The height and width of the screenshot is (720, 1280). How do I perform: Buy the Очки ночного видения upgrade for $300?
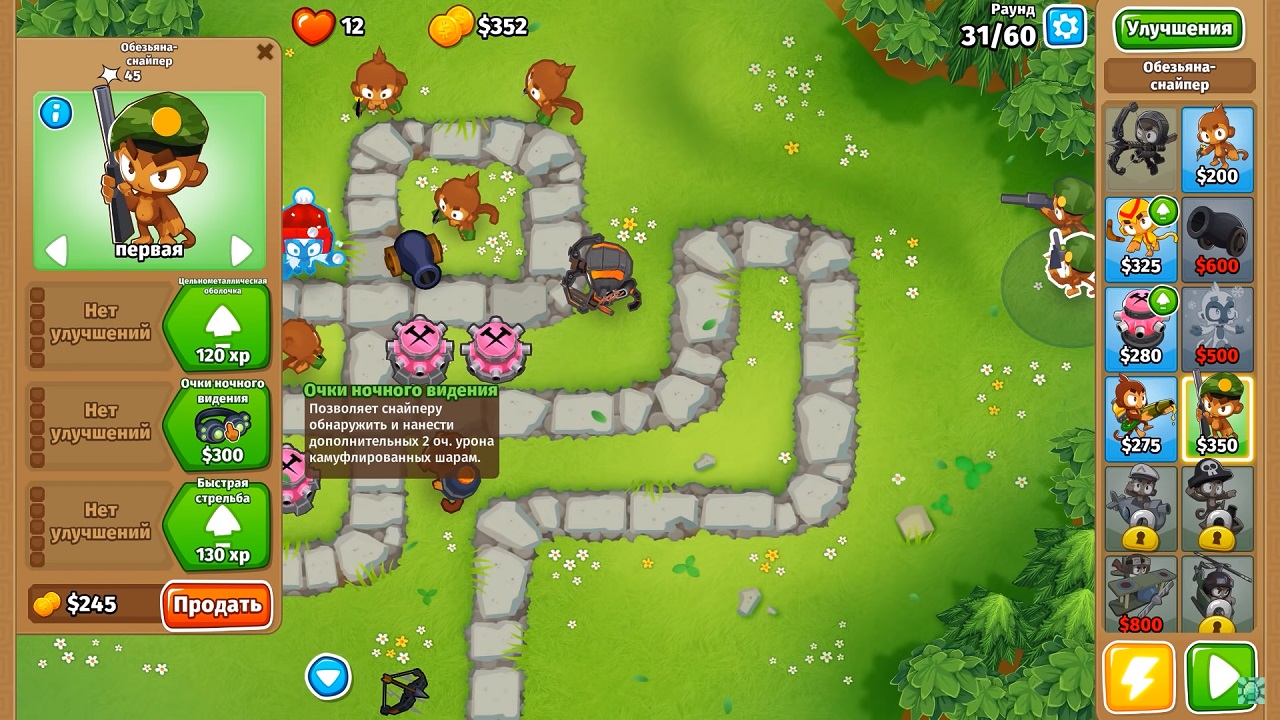[222, 427]
